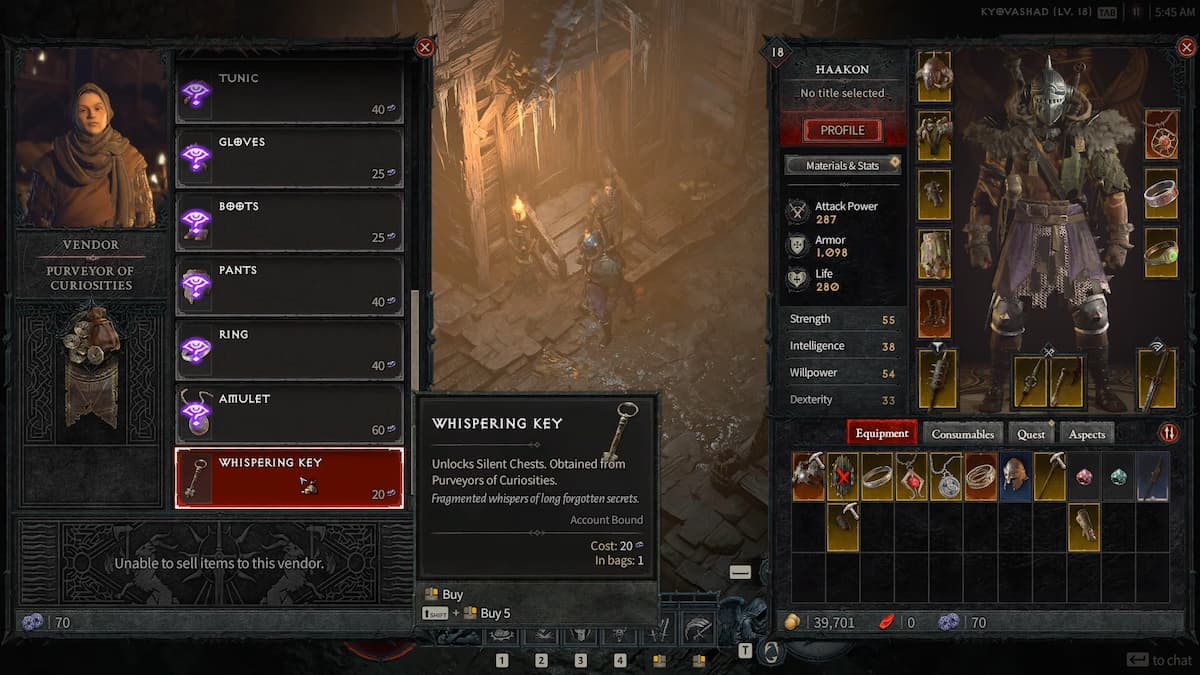Click the equipped helm slot
The width and height of the screenshot is (1200, 675).
pos(934,76)
